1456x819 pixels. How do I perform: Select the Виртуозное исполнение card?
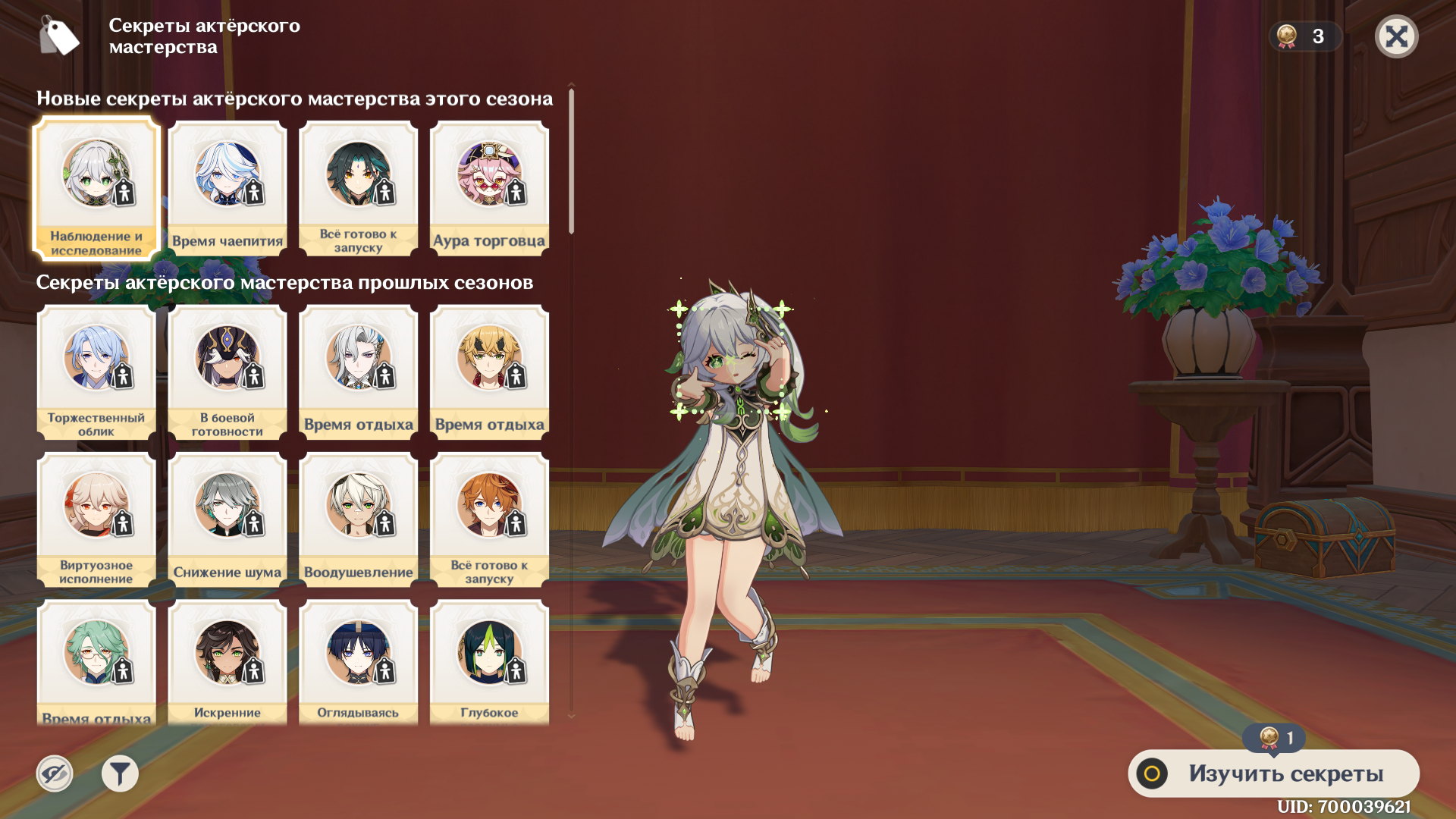pos(96,519)
